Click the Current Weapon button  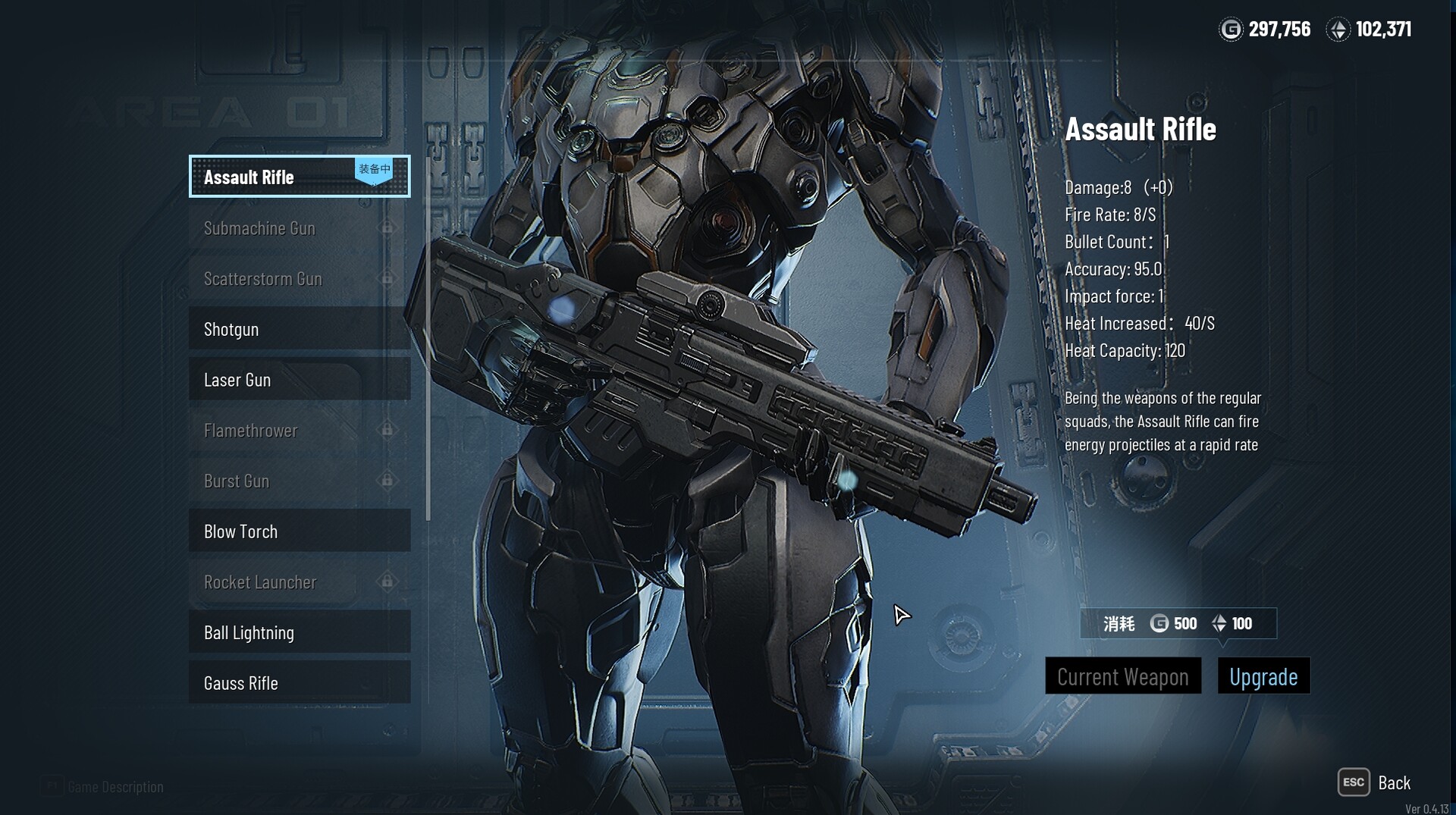1123,676
